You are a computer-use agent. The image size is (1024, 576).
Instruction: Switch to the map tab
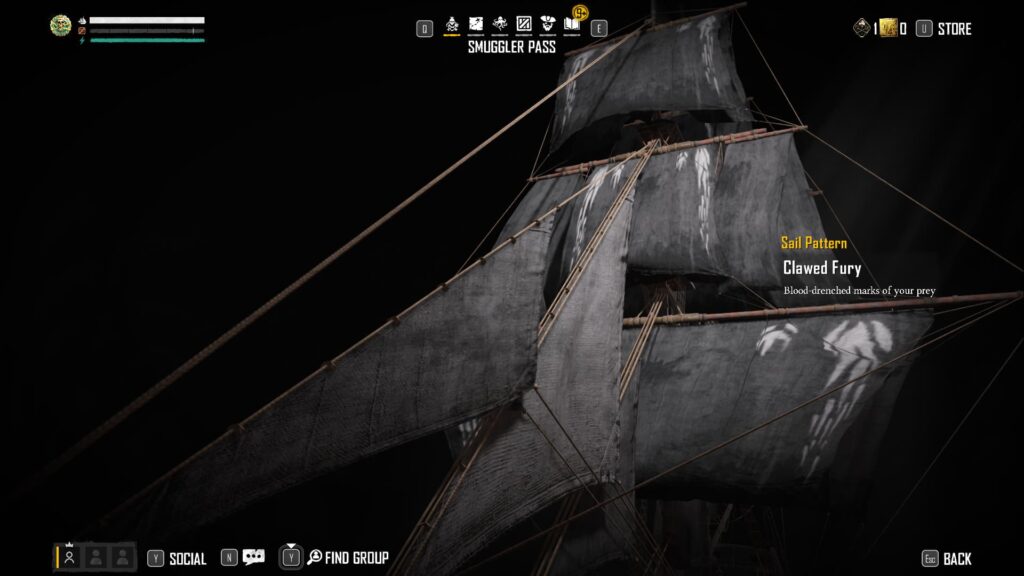475,23
